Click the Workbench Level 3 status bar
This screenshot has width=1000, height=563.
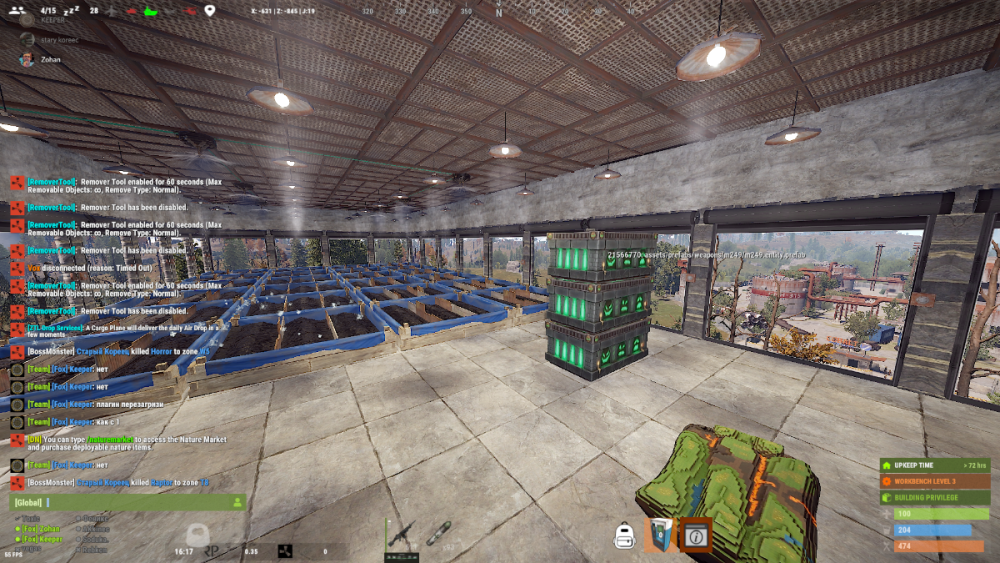tap(934, 481)
